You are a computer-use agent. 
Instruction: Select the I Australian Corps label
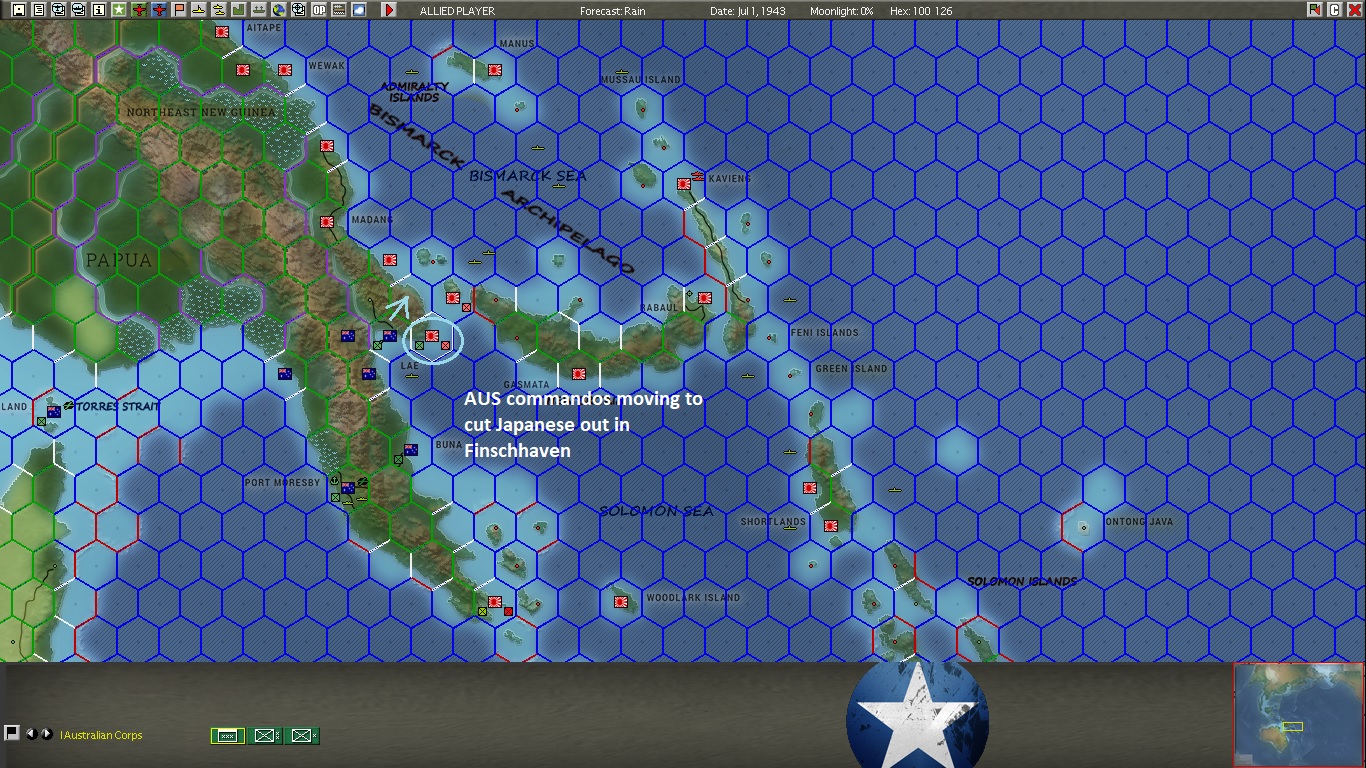(100, 735)
